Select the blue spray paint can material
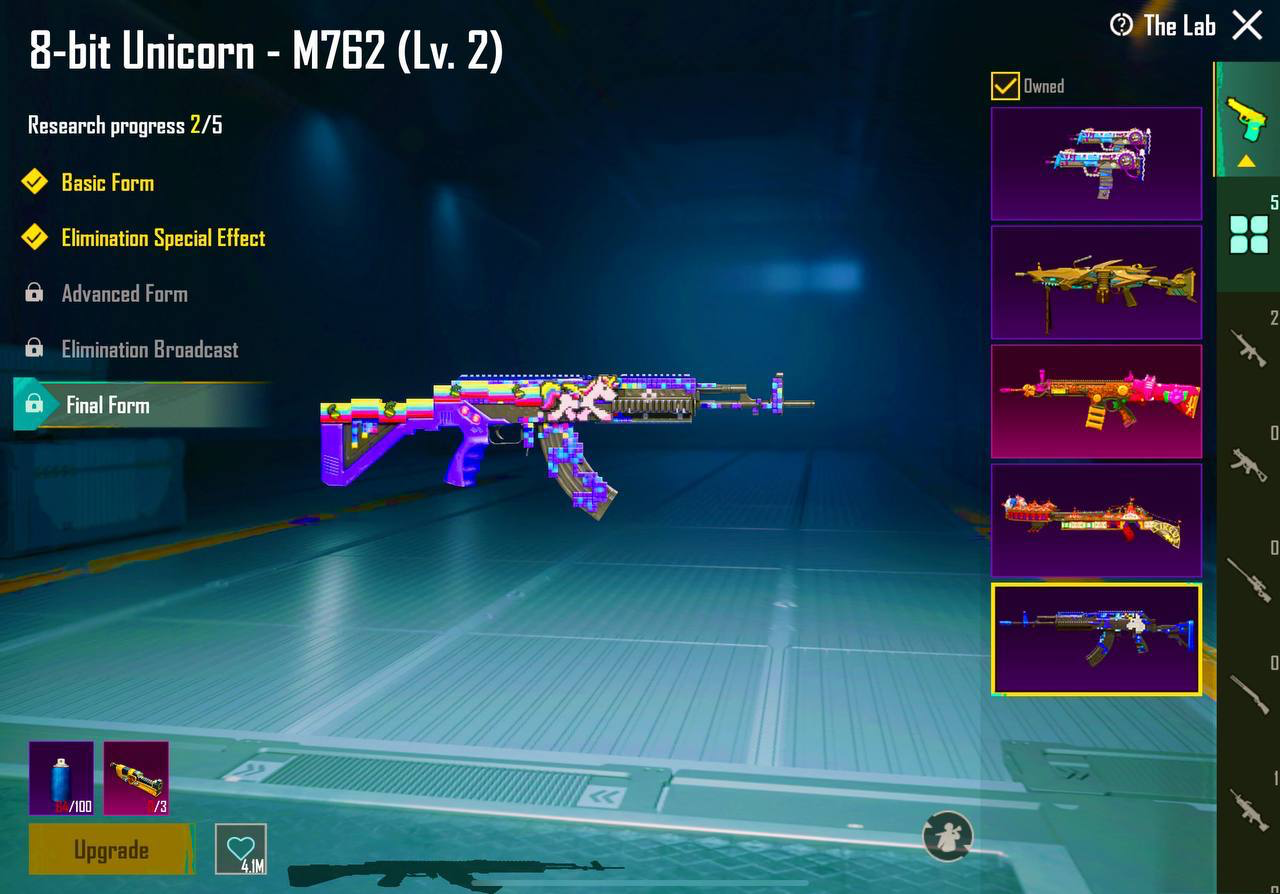 click(61, 778)
